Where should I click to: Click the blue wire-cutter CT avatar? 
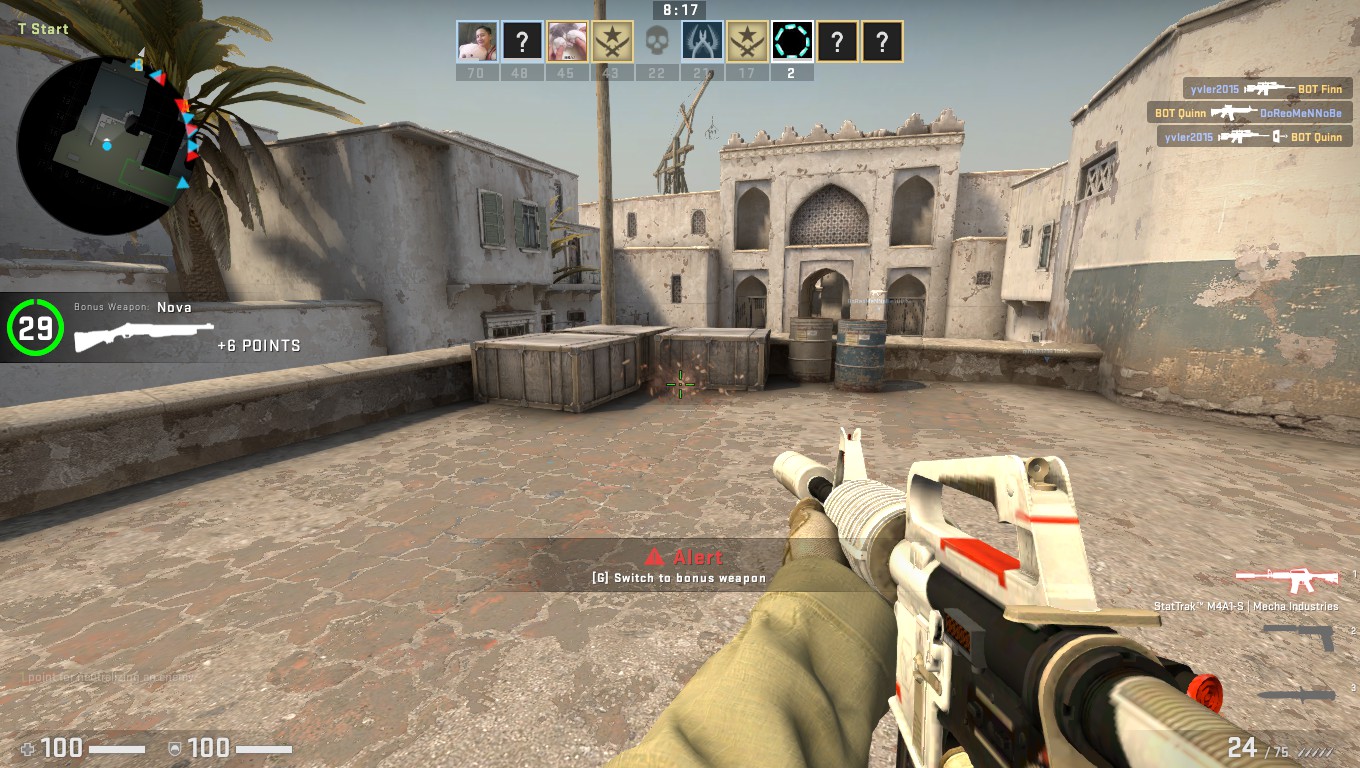(702, 42)
